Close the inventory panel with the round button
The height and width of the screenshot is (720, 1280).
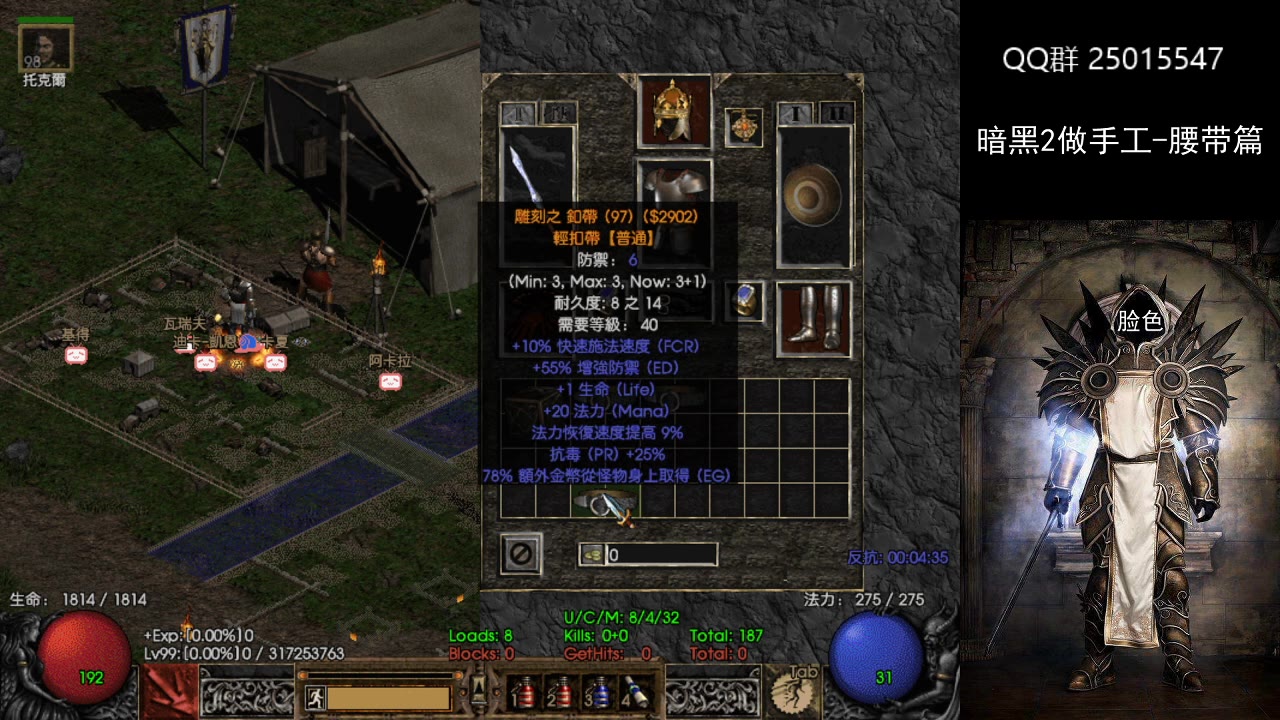[x=521, y=553]
